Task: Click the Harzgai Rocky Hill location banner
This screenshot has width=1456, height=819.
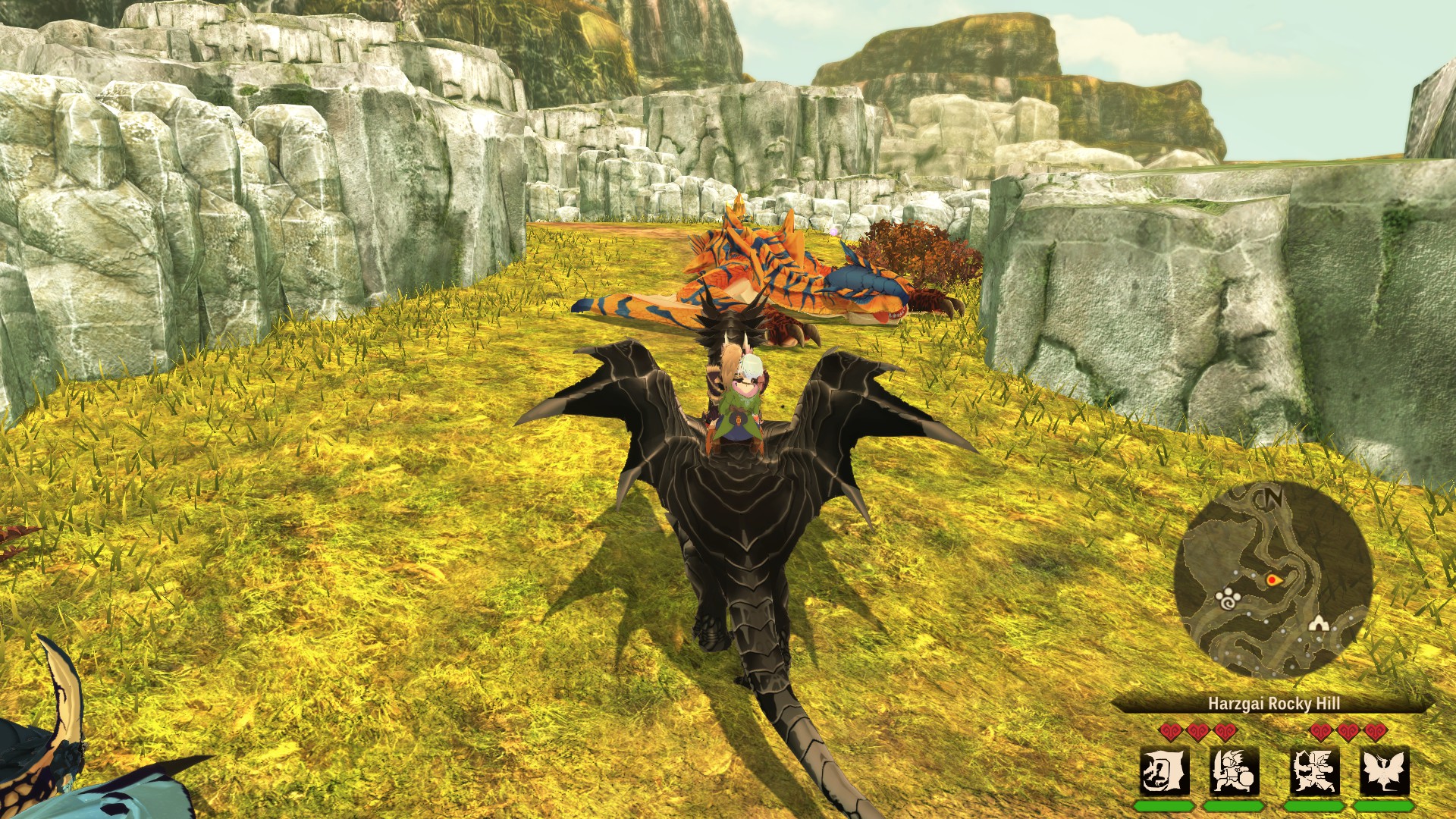Action: coord(1273,704)
